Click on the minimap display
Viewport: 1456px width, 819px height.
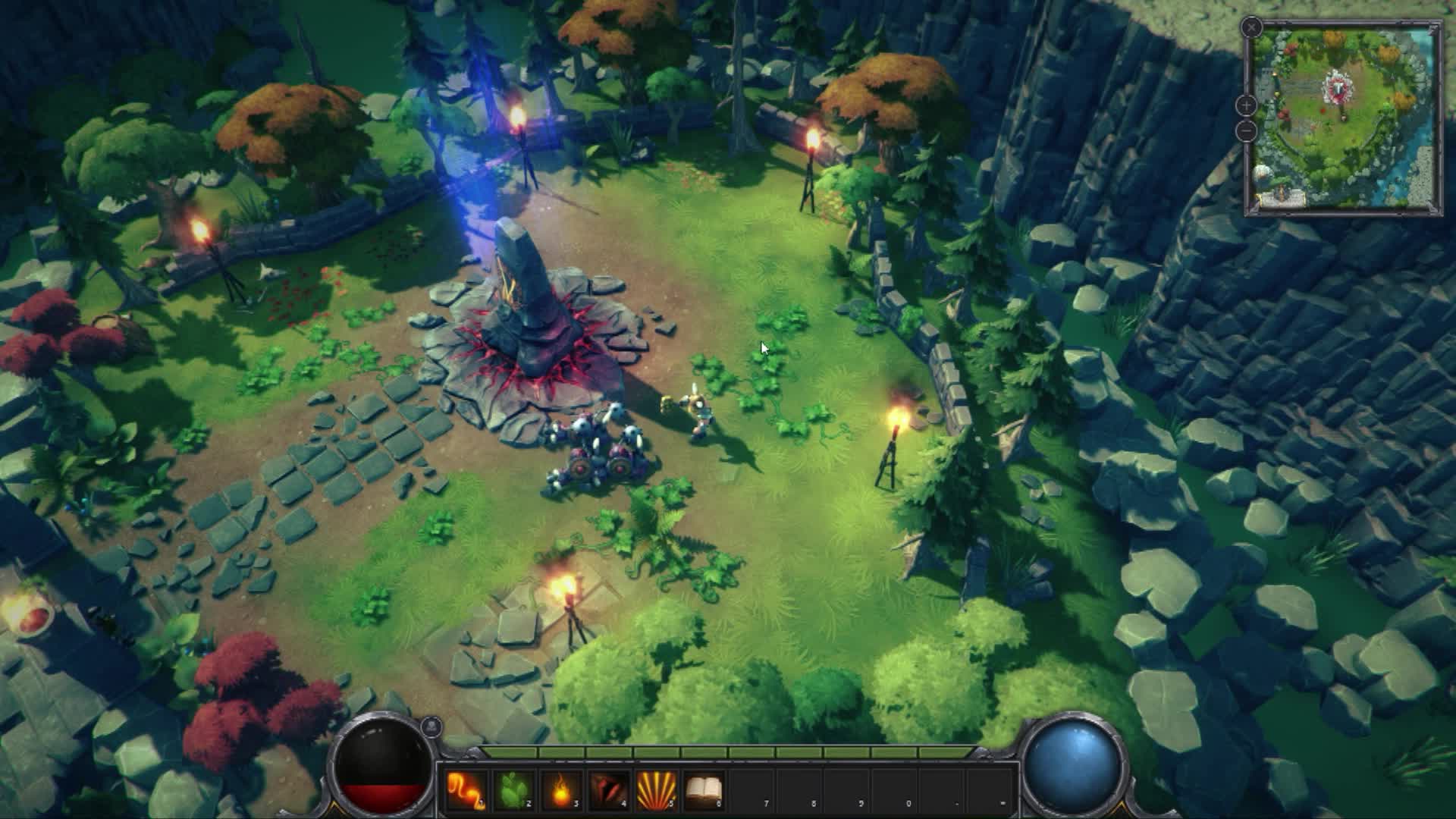point(1345,118)
